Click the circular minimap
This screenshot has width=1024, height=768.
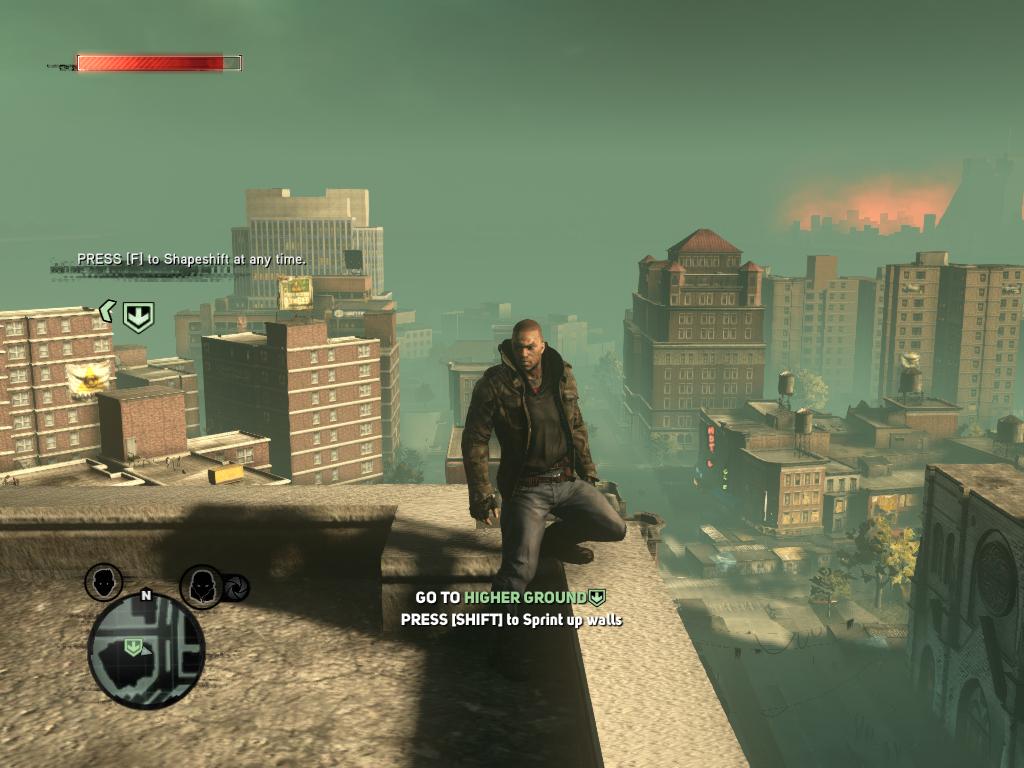[x=146, y=650]
